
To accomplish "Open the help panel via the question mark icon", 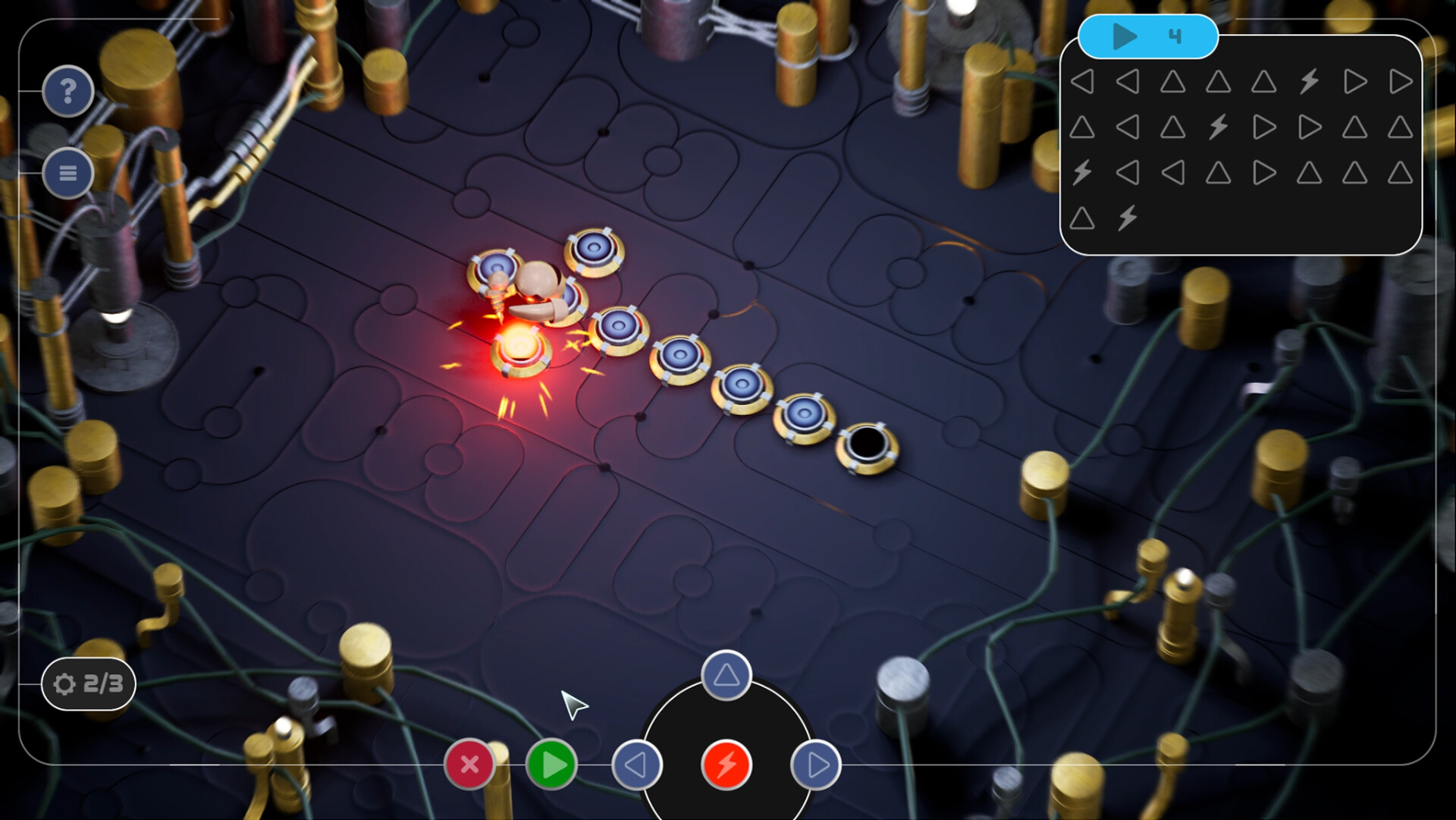I will tap(68, 91).
